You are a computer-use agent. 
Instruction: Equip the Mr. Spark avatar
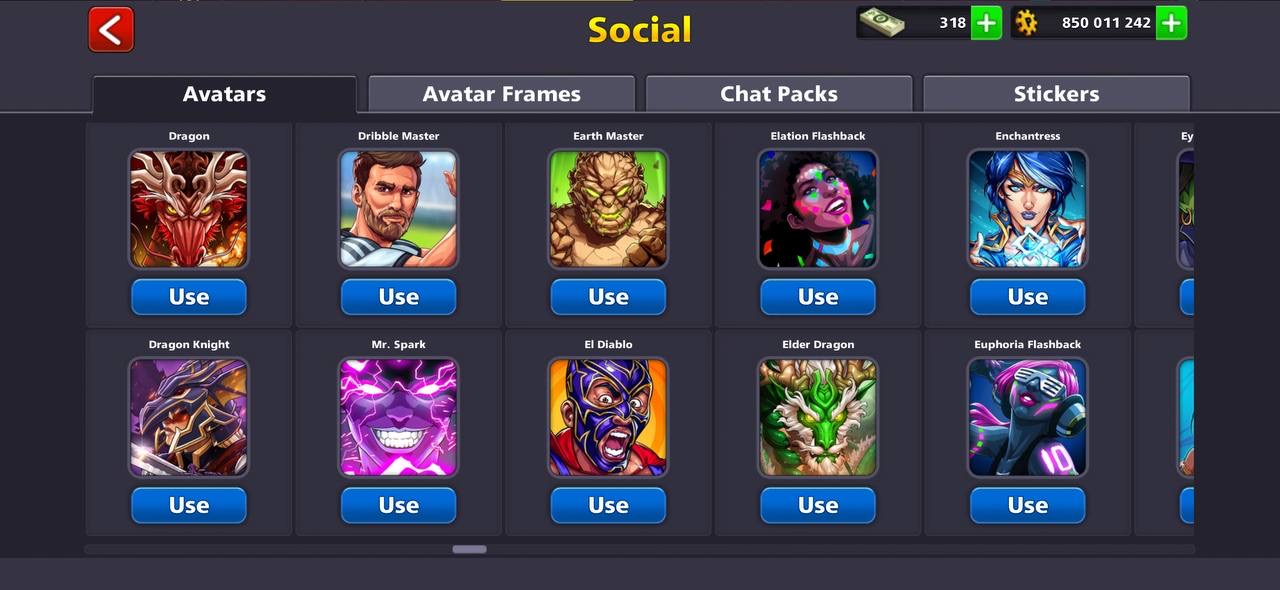pos(398,505)
